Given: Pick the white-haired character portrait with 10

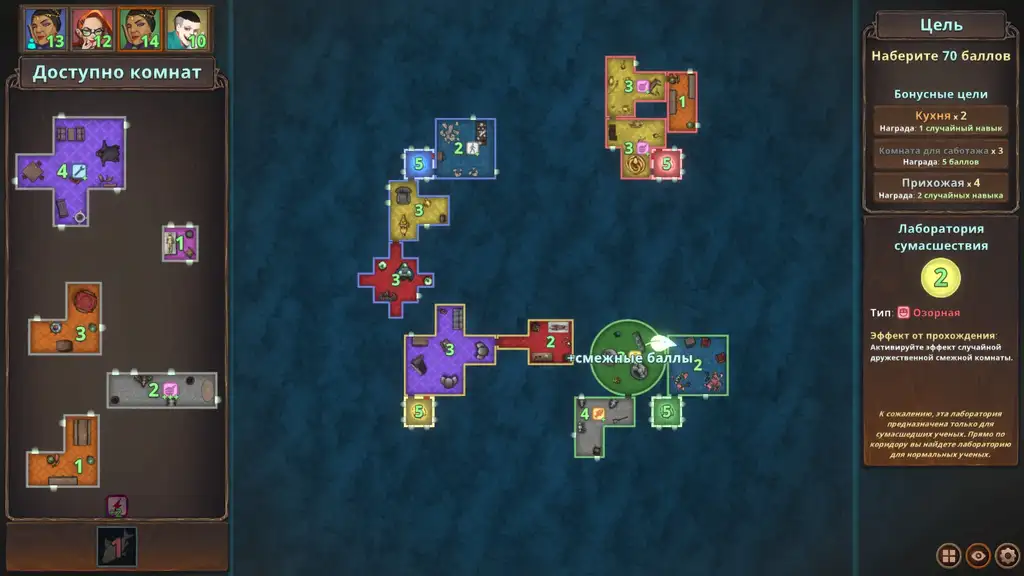Looking at the screenshot, I should coord(187,29).
